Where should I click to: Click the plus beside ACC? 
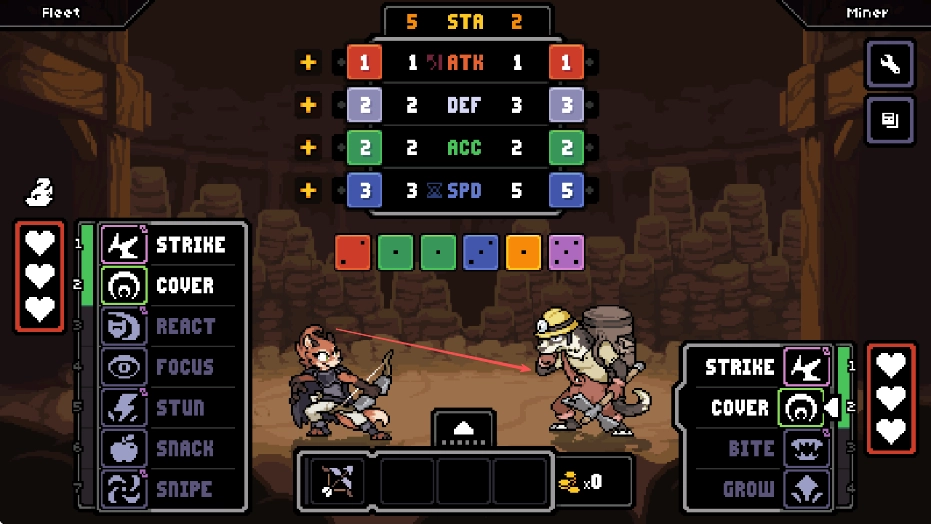click(x=308, y=148)
